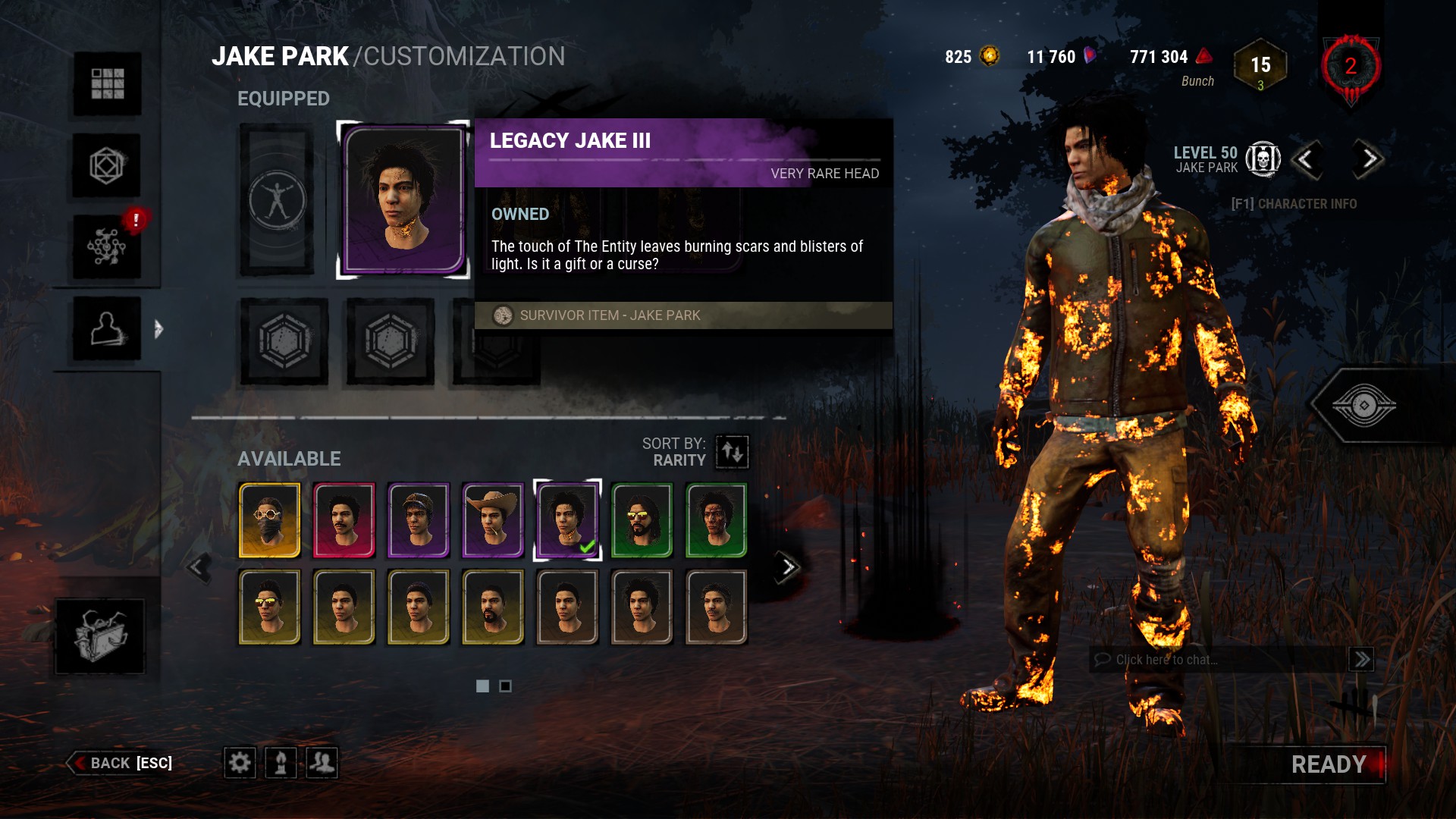Click the right arrow beside LEVEL 50
Screen dimensions: 1456x819
point(1367,162)
